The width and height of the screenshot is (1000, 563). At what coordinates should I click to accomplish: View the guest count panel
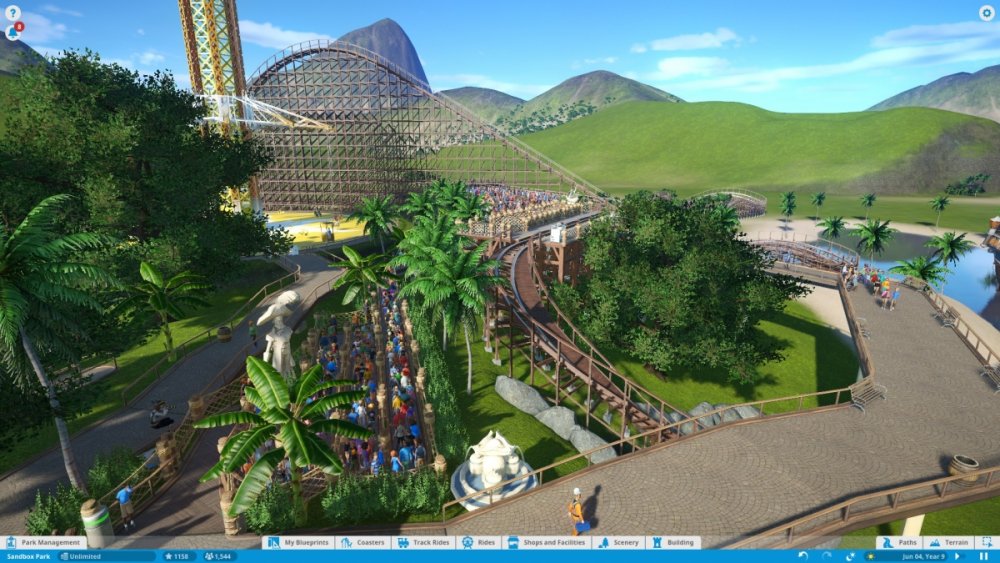pos(218,556)
